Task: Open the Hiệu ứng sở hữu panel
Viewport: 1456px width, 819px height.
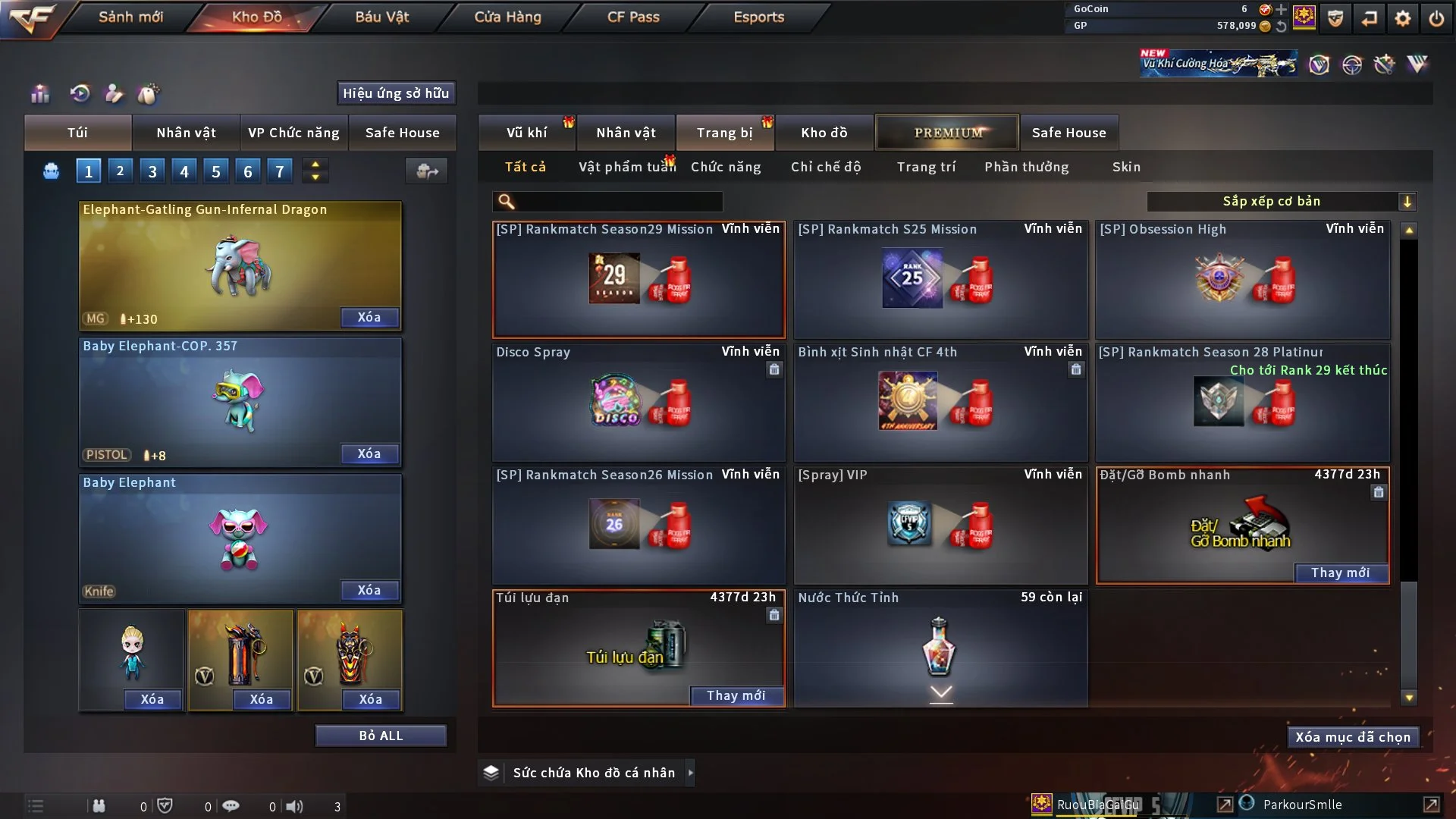Action: coord(396,93)
